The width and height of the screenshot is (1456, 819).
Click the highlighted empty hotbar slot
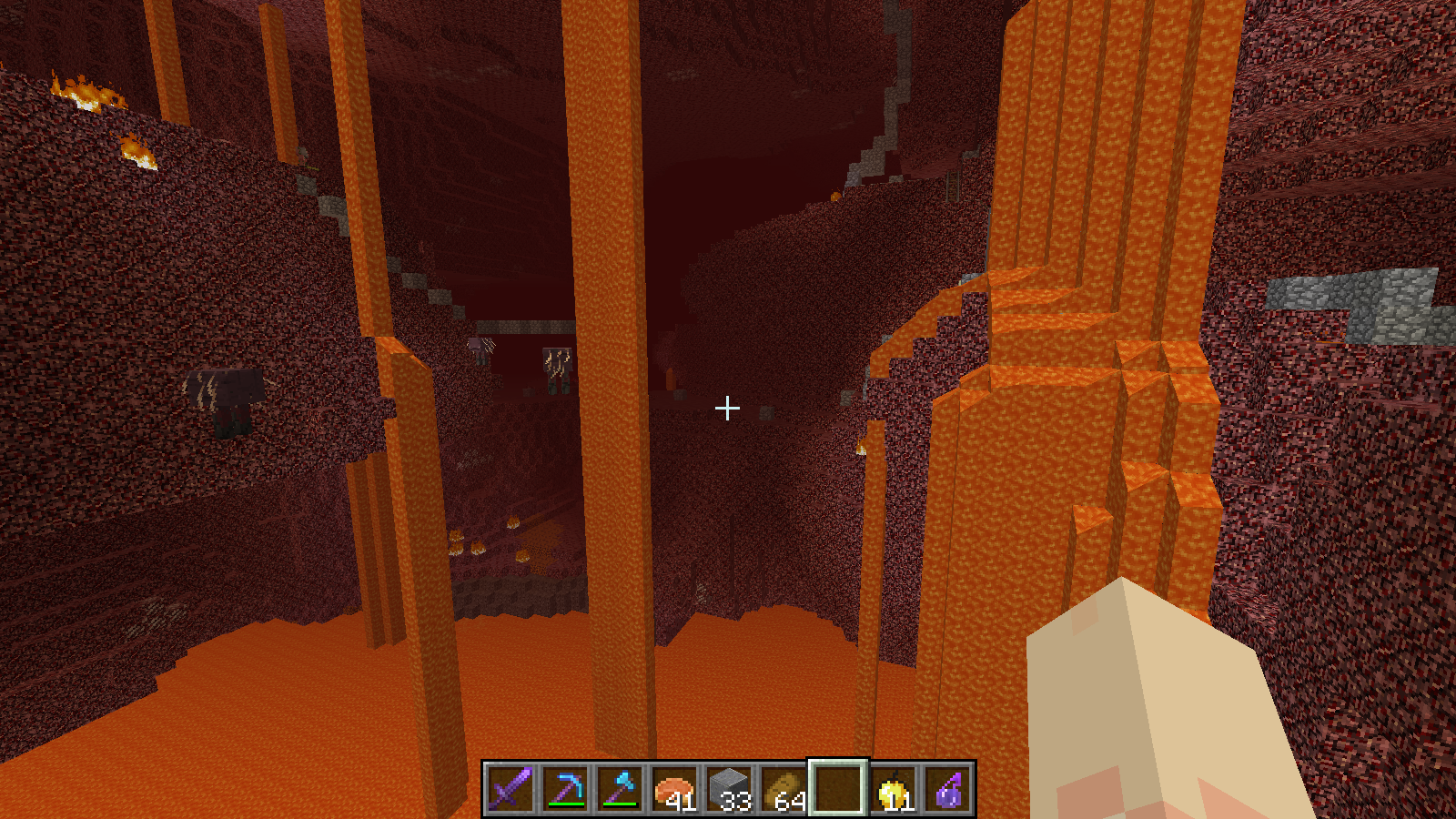pos(838,788)
